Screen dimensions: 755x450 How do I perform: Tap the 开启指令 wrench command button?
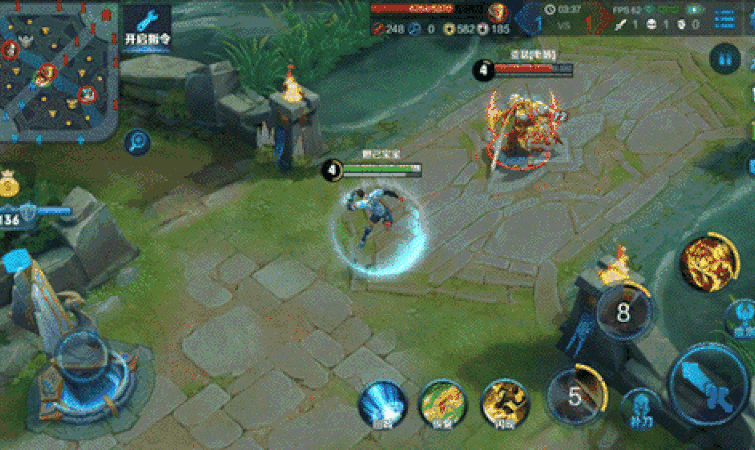point(147,27)
